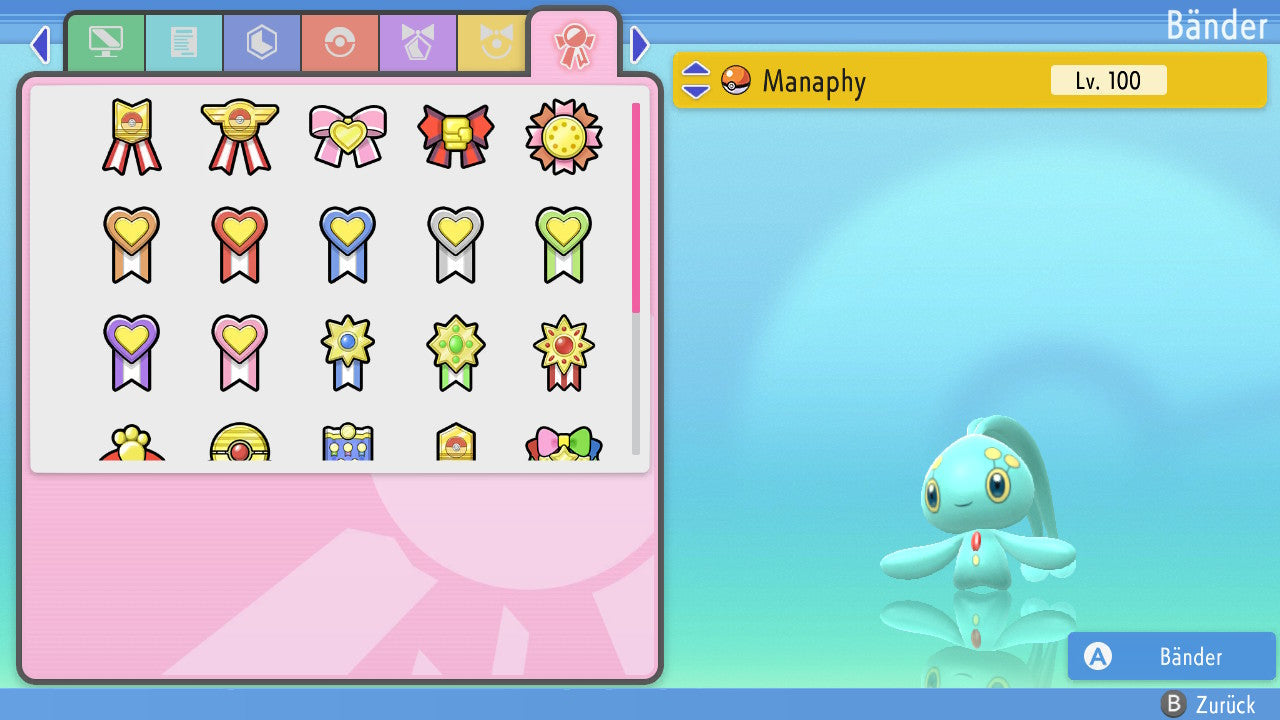Image resolution: width=1280 pixels, height=720 pixels.
Task: Switch to the green monitor summary tab
Action: [105, 43]
